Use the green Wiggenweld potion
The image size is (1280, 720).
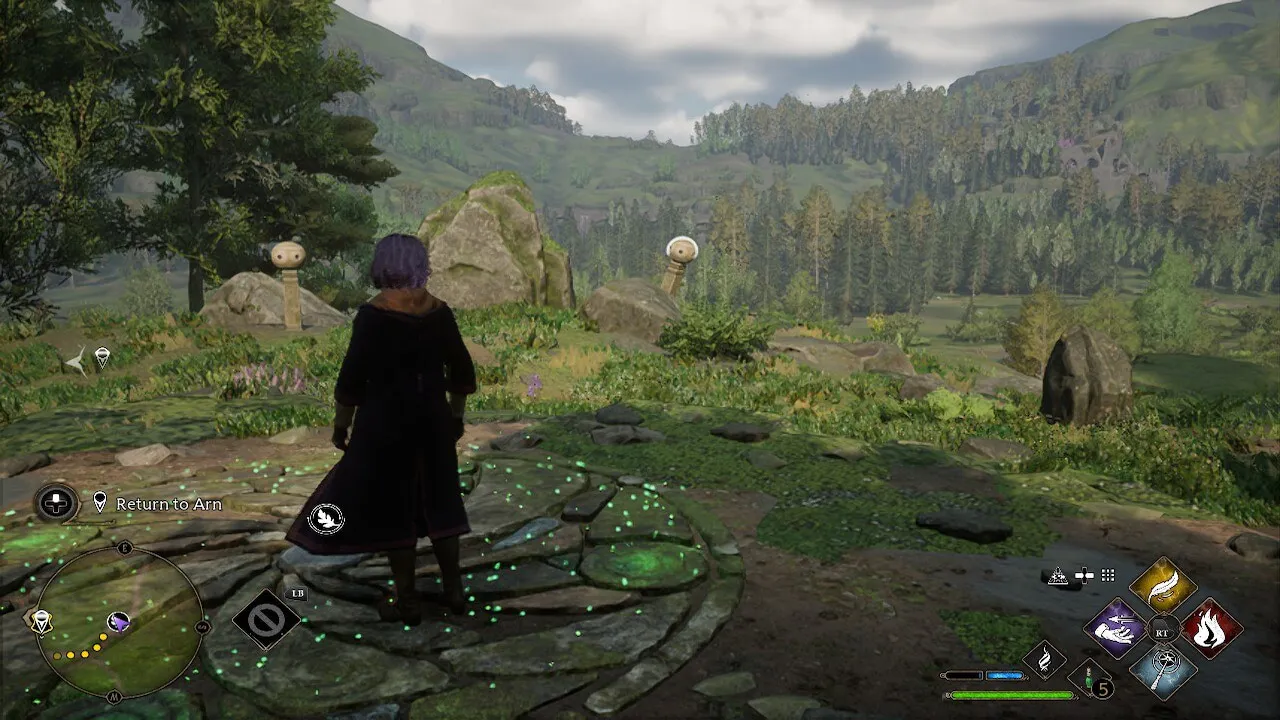tap(1090, 678)
